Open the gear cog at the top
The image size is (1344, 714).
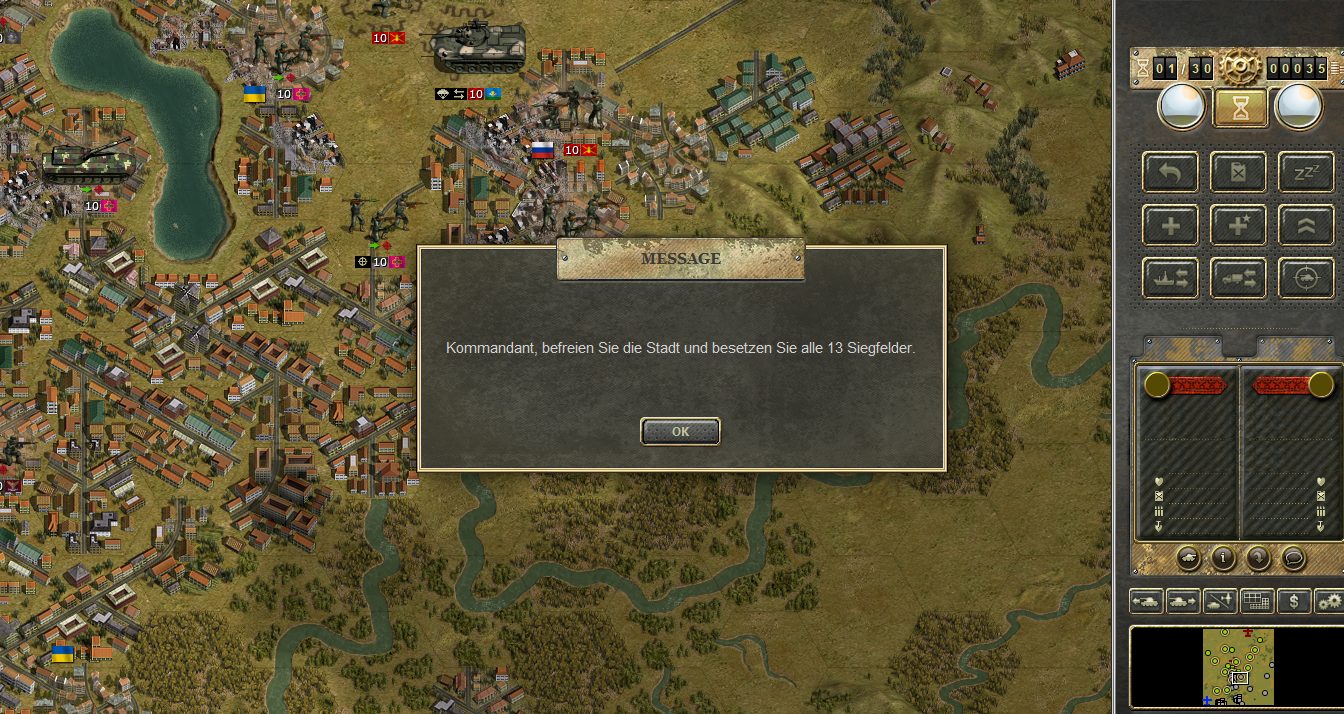[x=1240, y=68]
